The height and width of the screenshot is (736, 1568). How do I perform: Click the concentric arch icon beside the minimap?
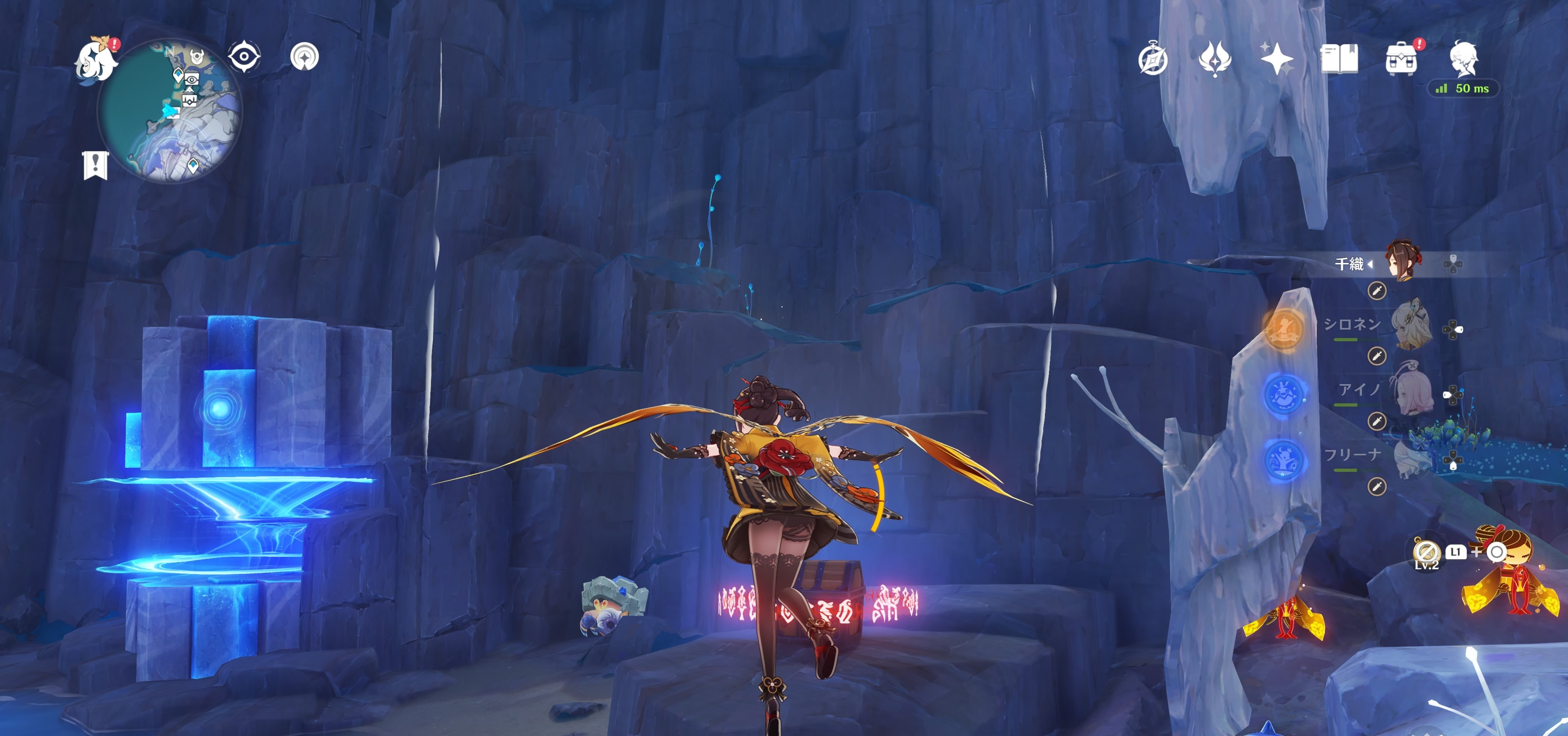(304, 57)
